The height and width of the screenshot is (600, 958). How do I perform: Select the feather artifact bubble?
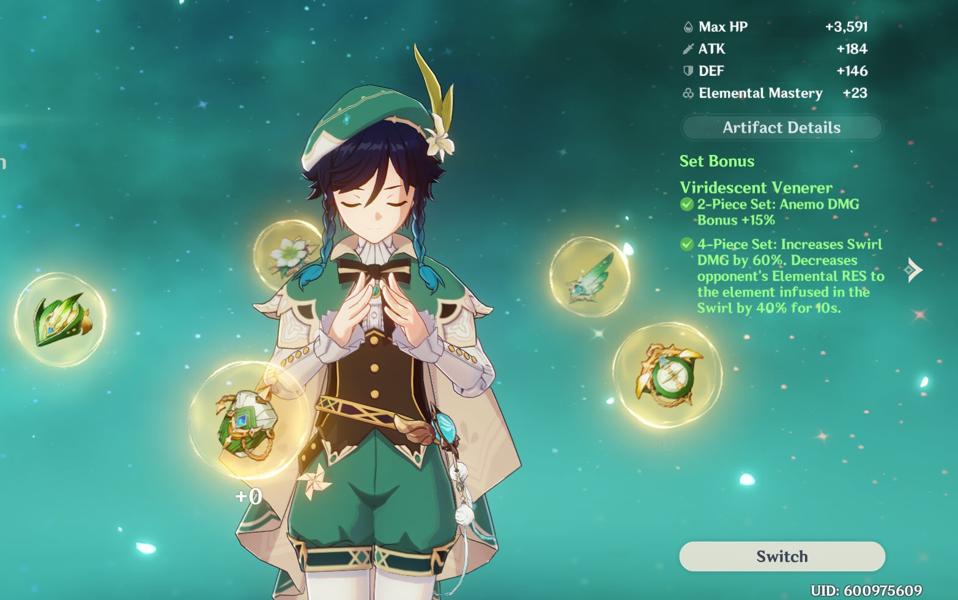point(589,276)
